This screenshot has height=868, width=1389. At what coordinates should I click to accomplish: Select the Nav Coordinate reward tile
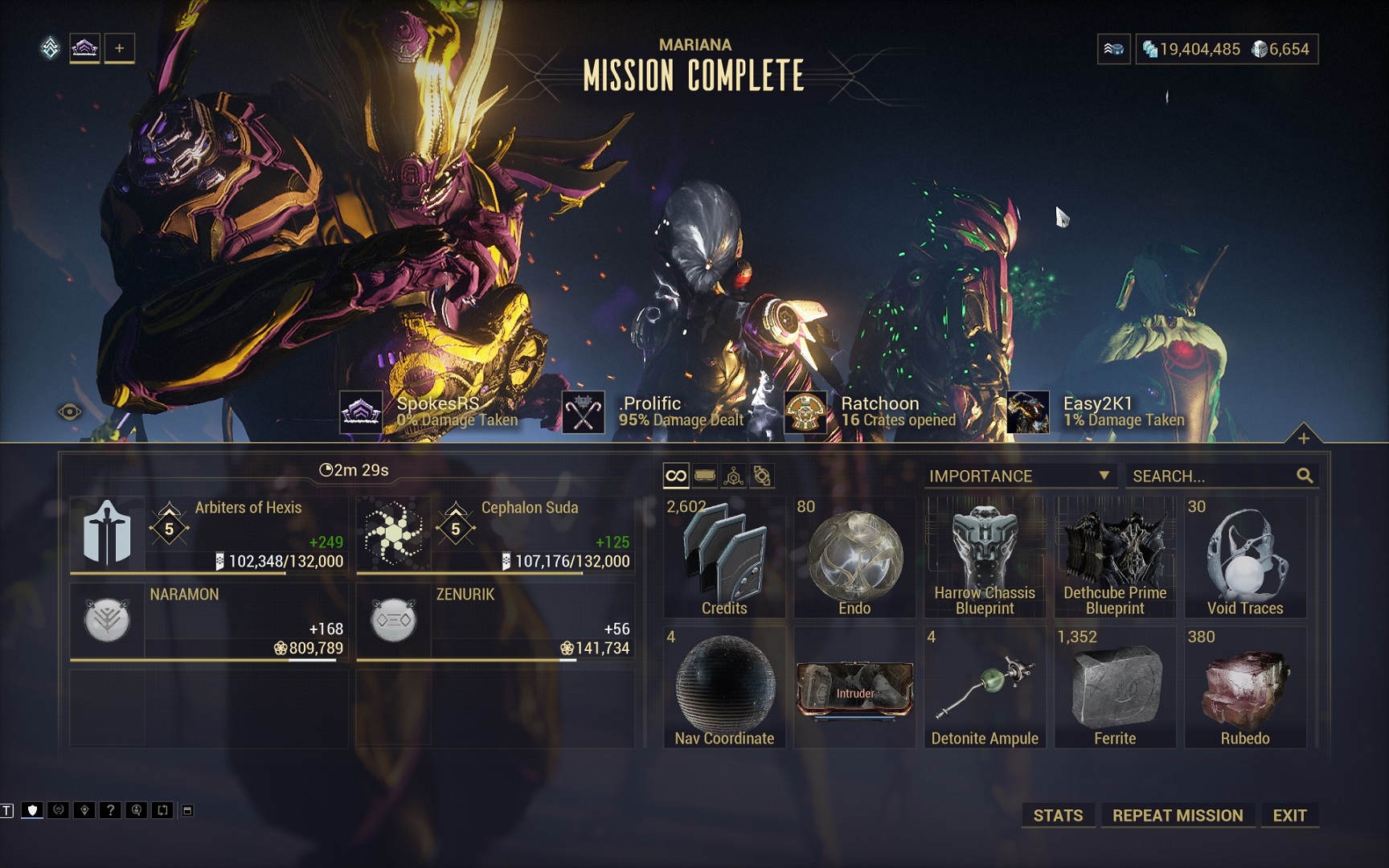(x=724, y=688)
